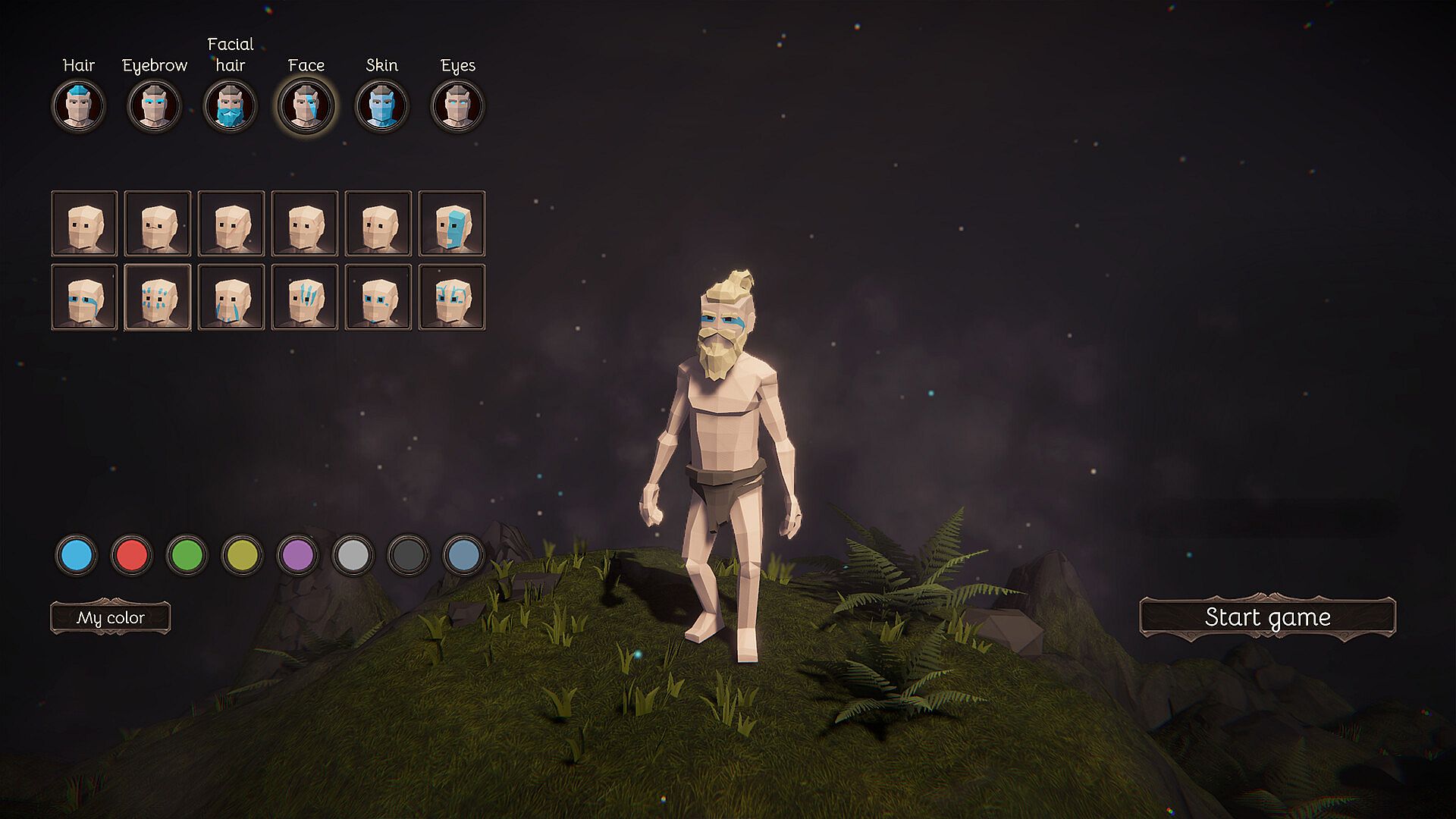Viewport: 1456px width, 819px height.
Task: Choose the Face category icon
Action: coord(306,105)
